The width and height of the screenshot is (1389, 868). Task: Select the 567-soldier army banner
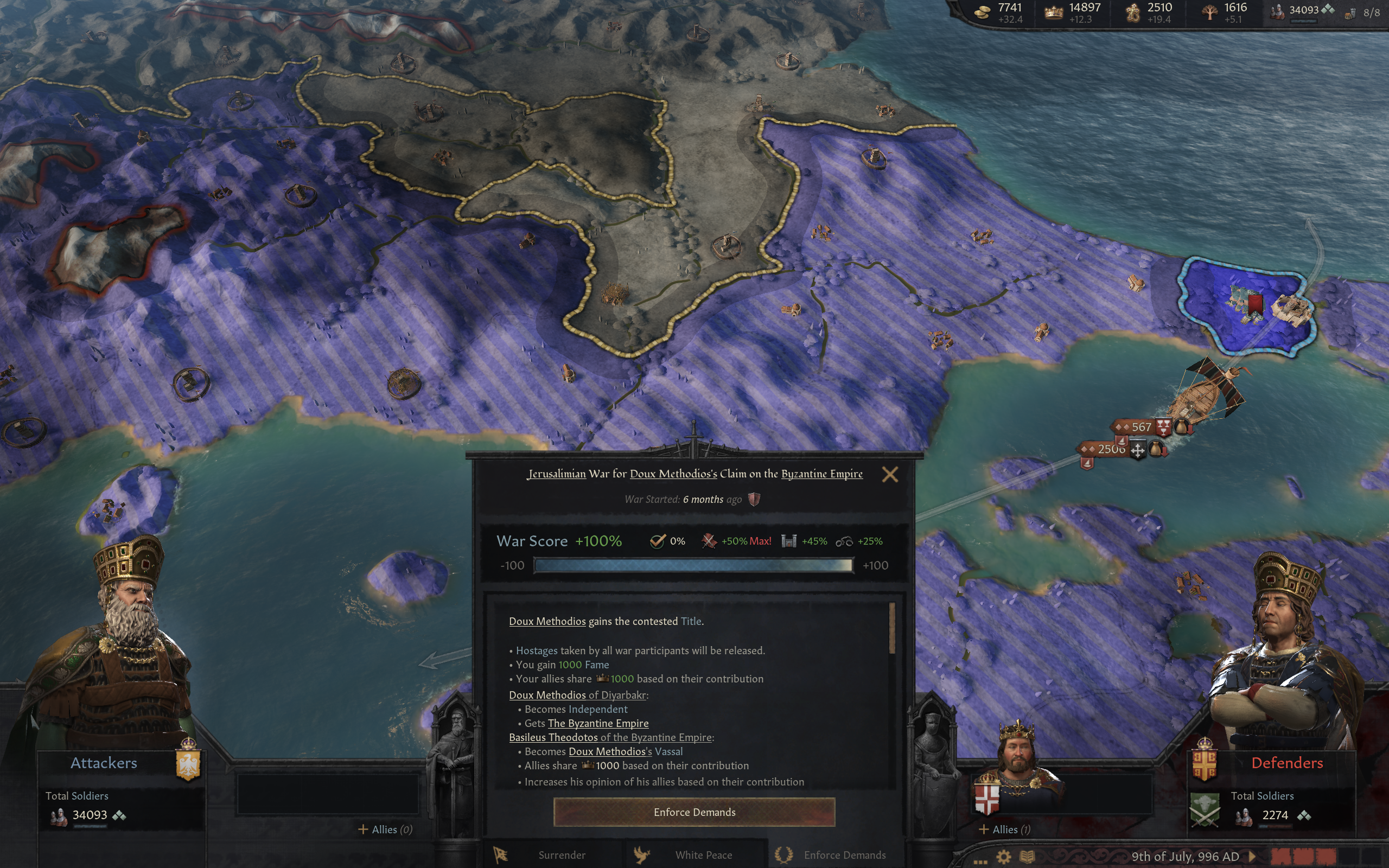click(x=1140, y=426)
